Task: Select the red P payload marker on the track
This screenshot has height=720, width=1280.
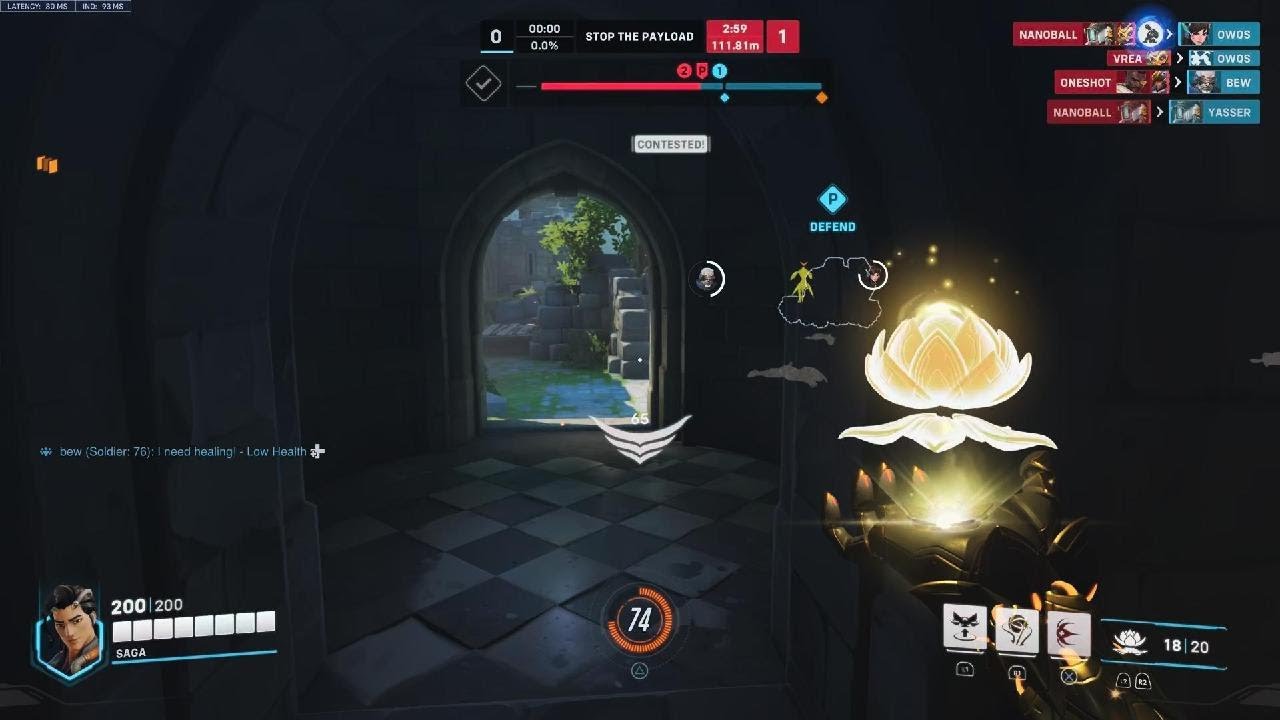Action: click(x=702, y=70)
